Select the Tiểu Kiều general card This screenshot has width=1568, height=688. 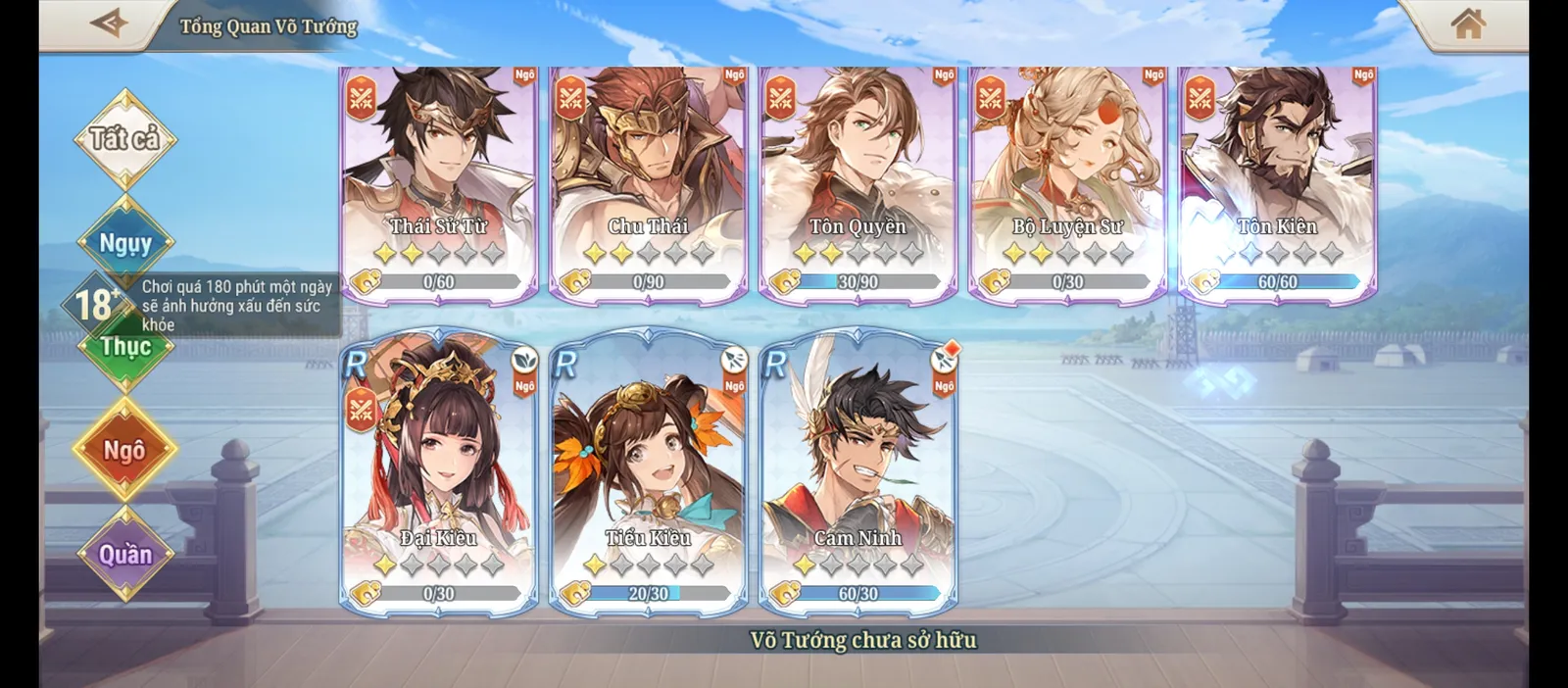649,470
